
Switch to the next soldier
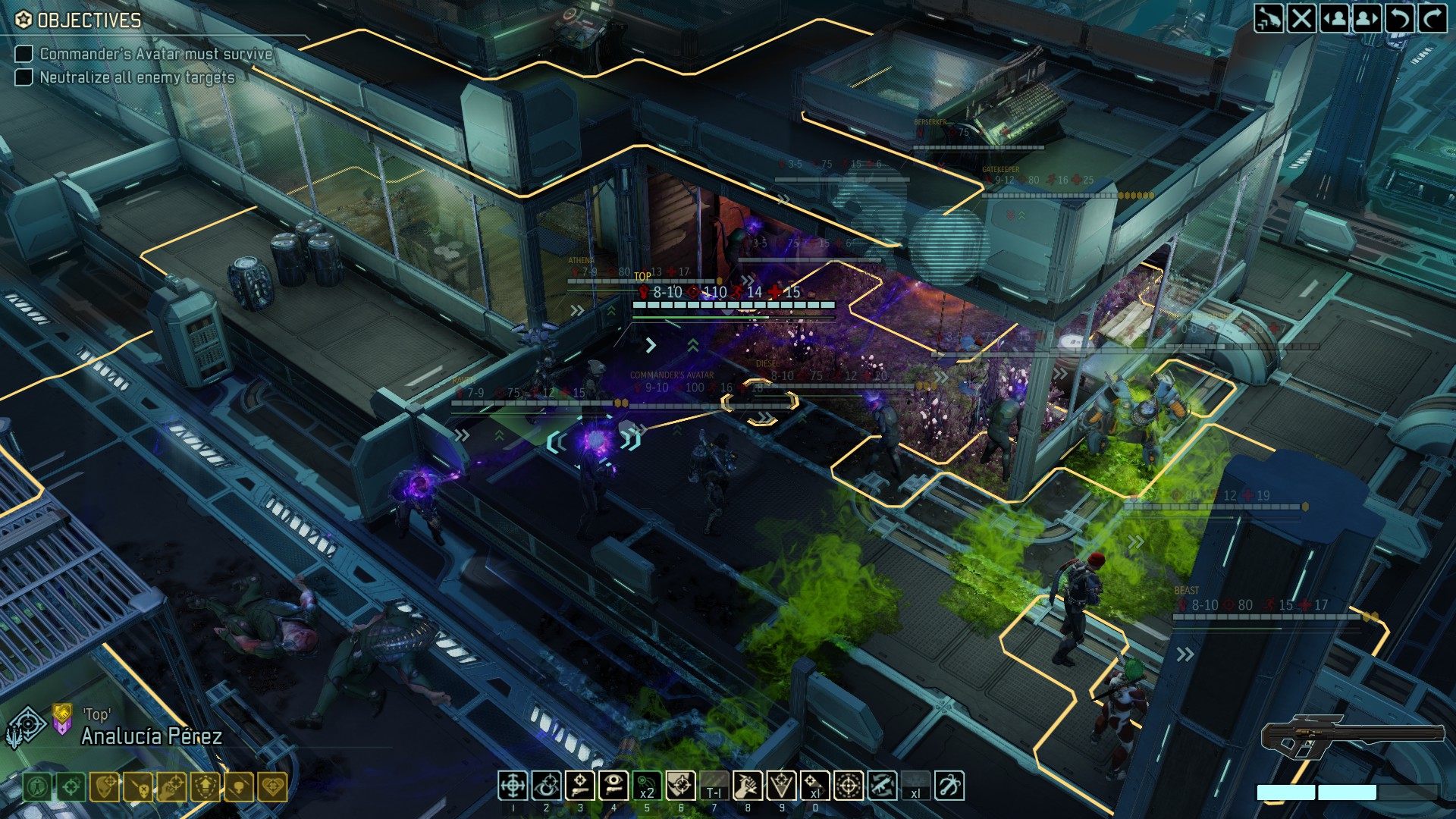point(1367,18)
